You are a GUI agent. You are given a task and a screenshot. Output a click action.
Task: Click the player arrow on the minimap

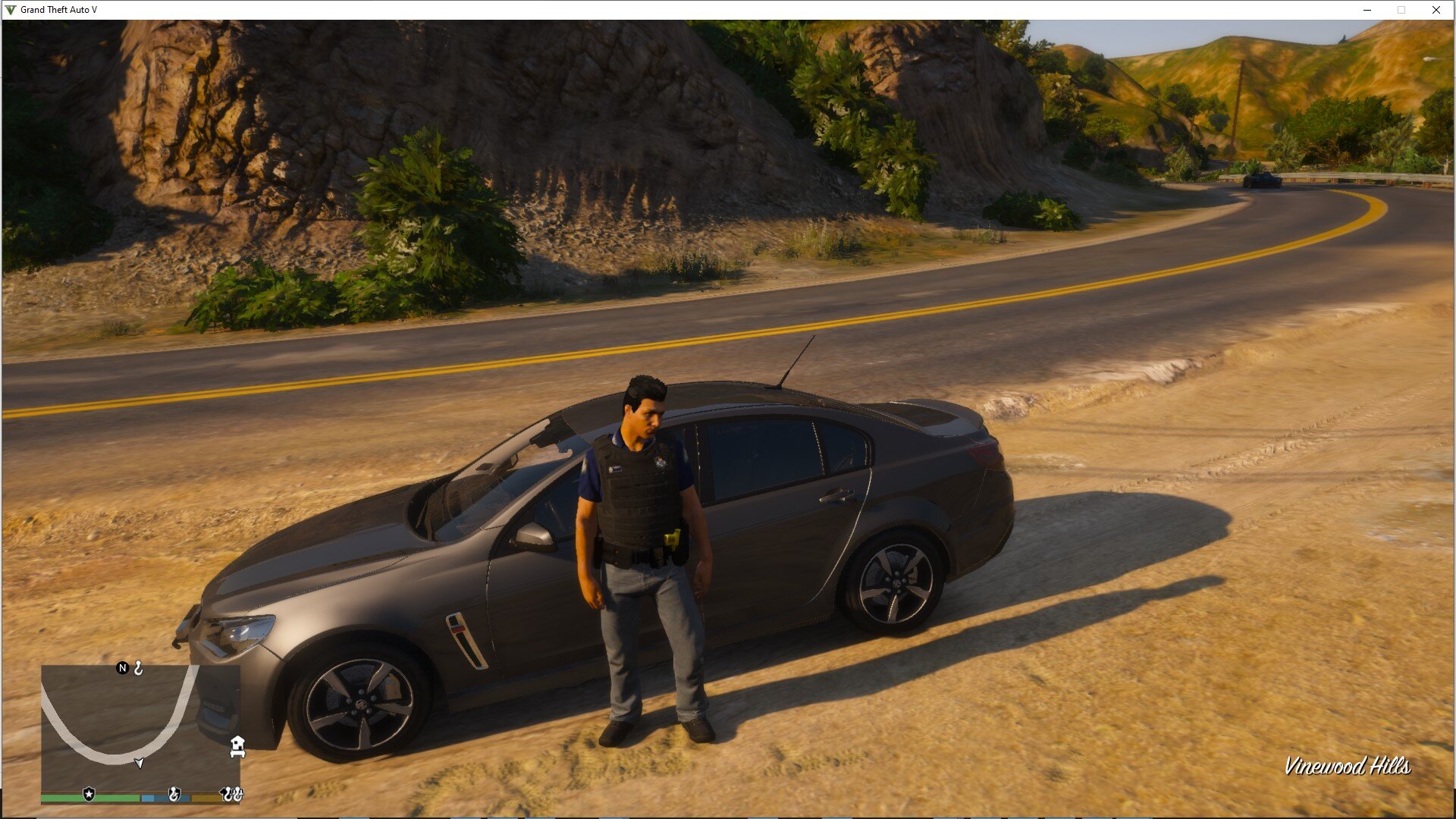[x=140, y=762]
